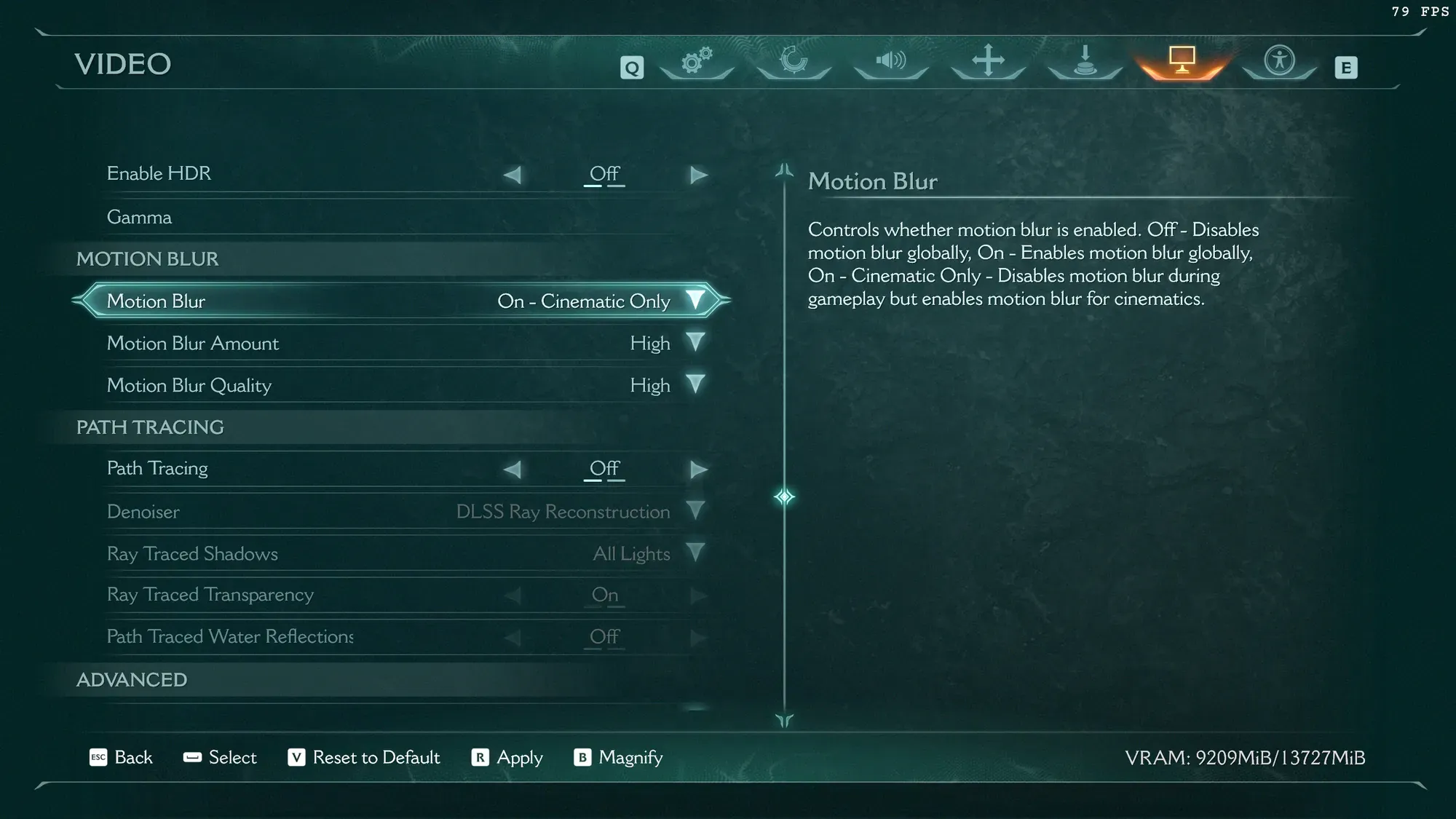This screenshot has height=819, width=1456.
Task: Switch to the speaker audio tab
Action: (x=890, y=61)
